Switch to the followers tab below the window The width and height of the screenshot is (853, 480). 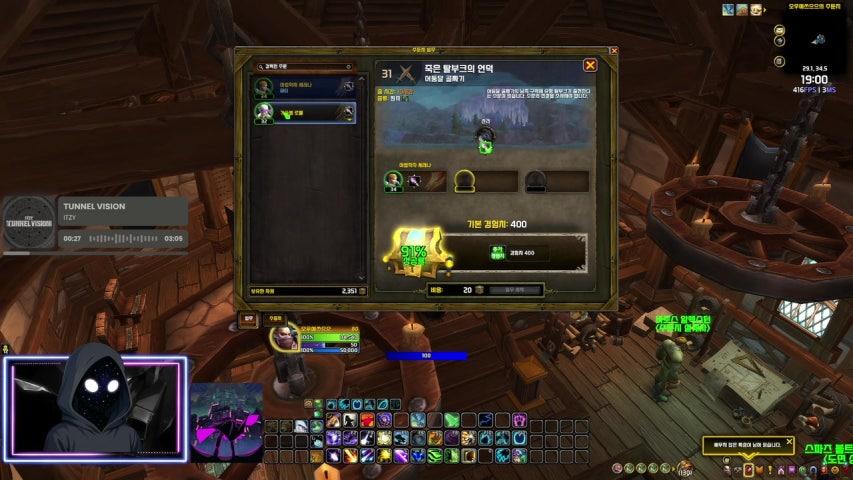pyautogui.click(x=274, y=319)
